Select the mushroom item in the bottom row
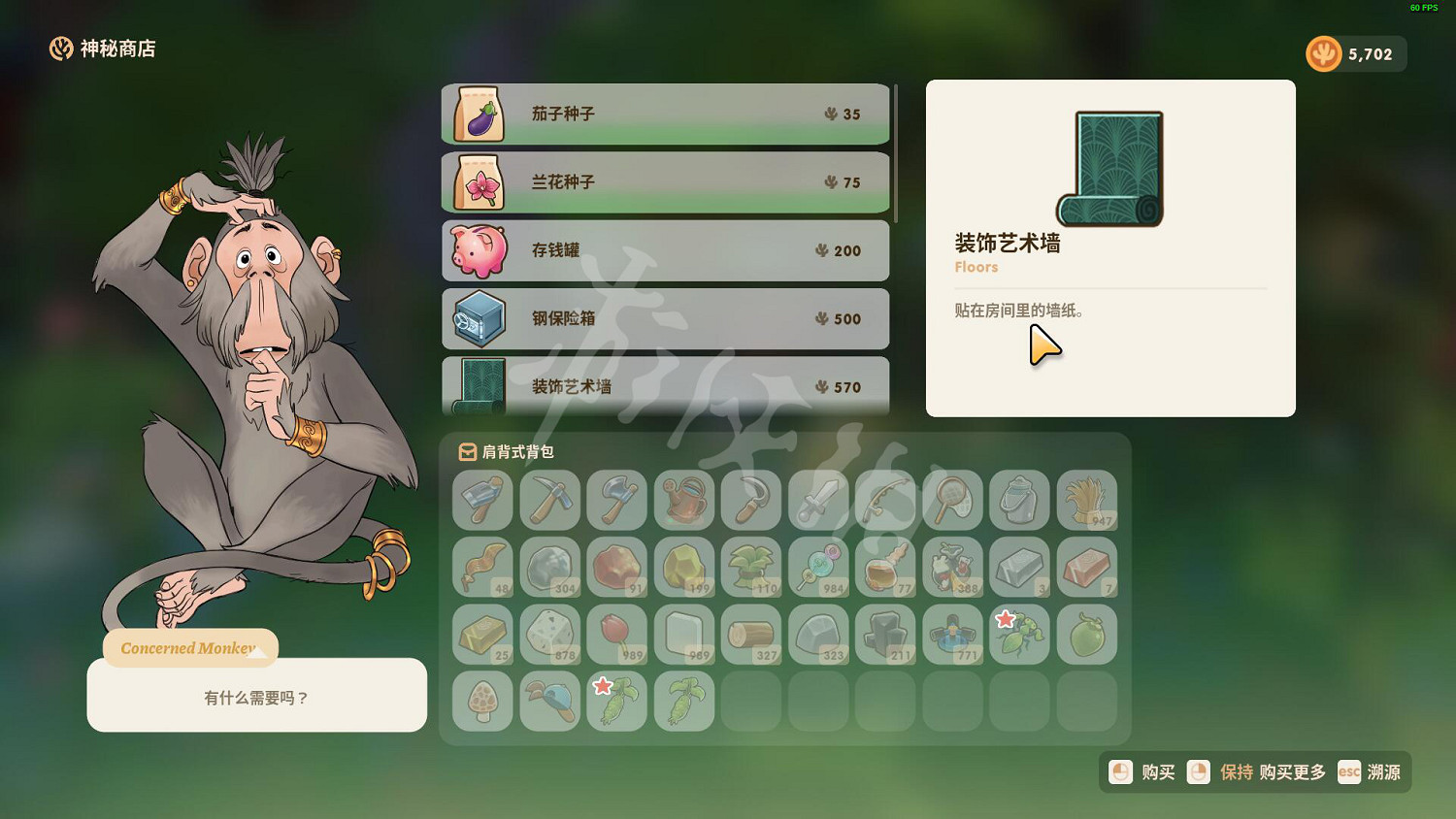 click(x=482, y=701)
